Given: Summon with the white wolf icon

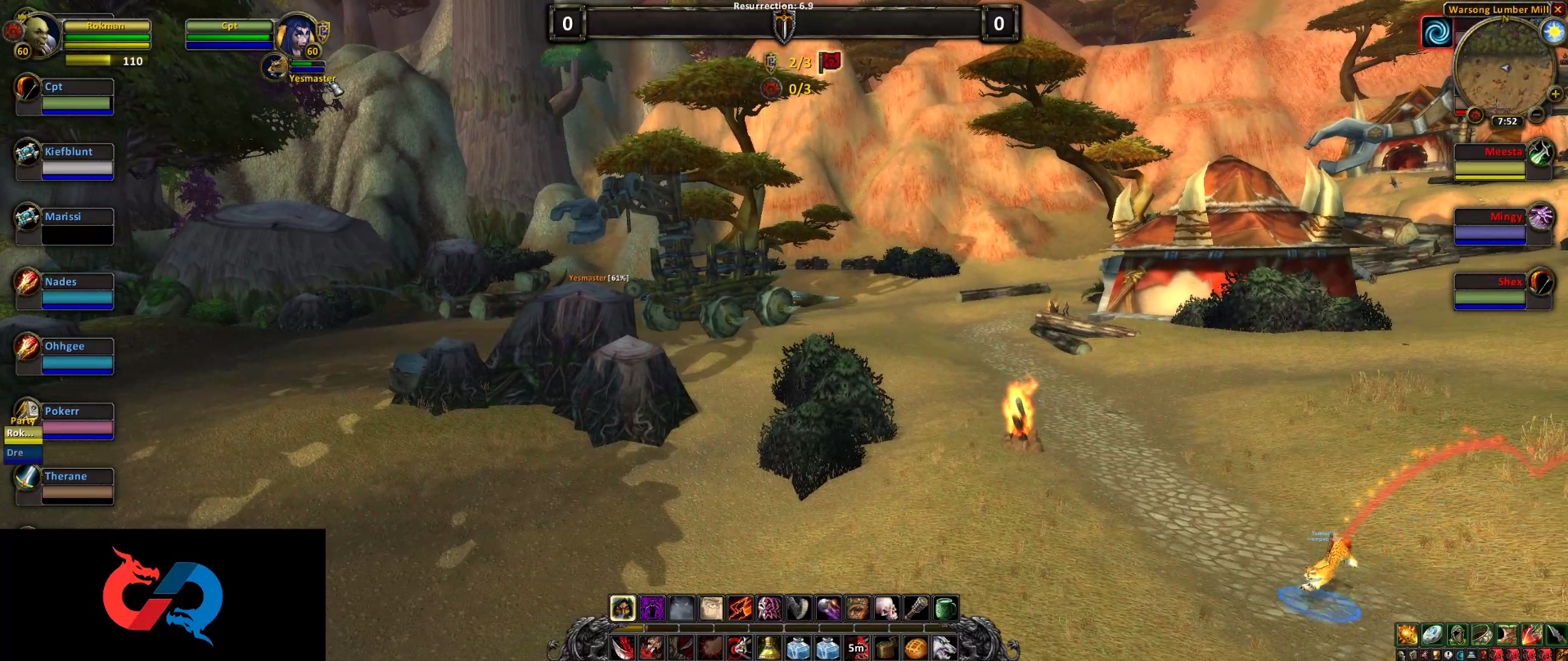Looking at the screenshot, I should click(945, 649).
